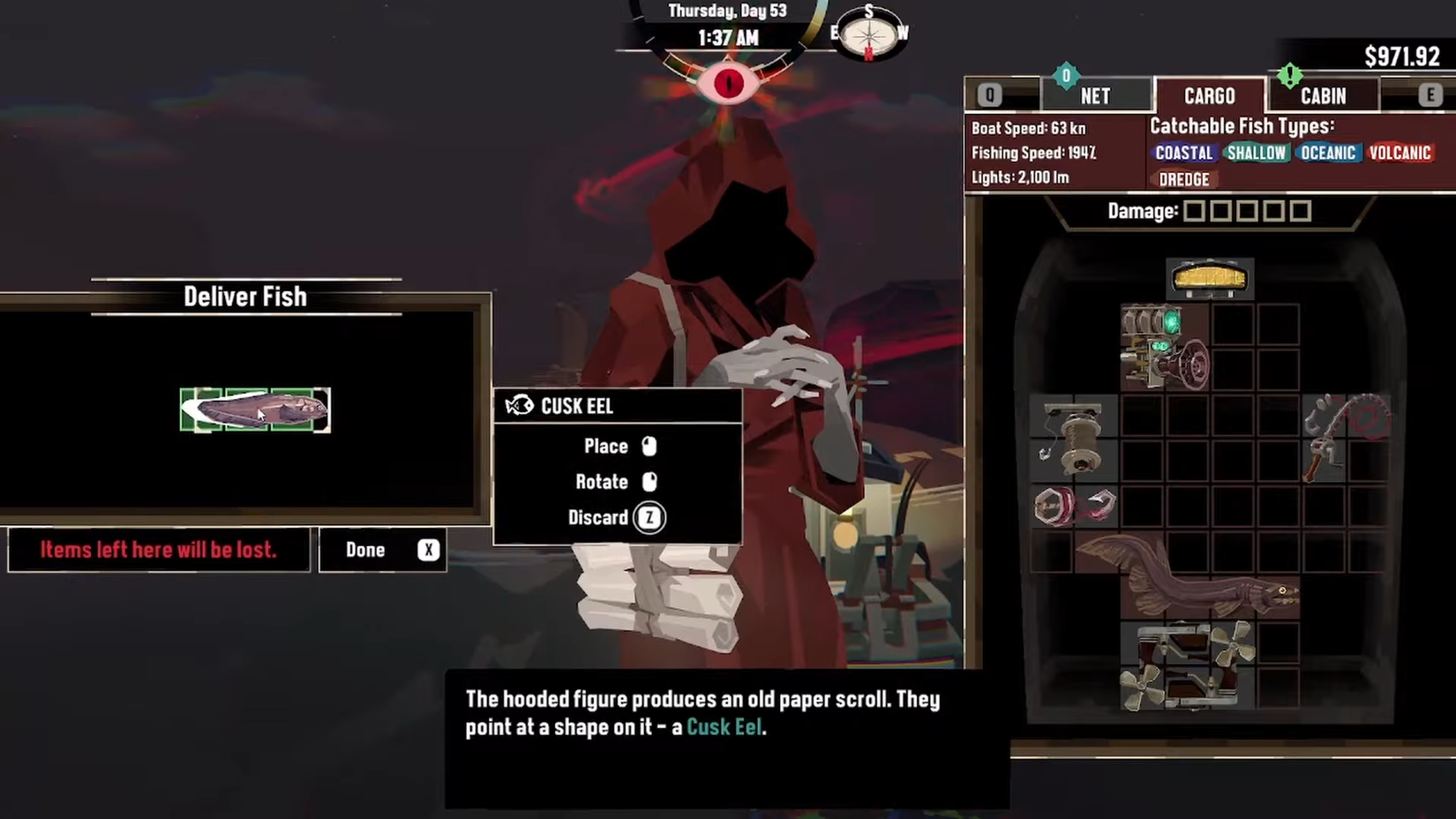Open the CABIN tab
Image resolution: width=1456 pixels, height=819 pixels.
click(1324, 95)
